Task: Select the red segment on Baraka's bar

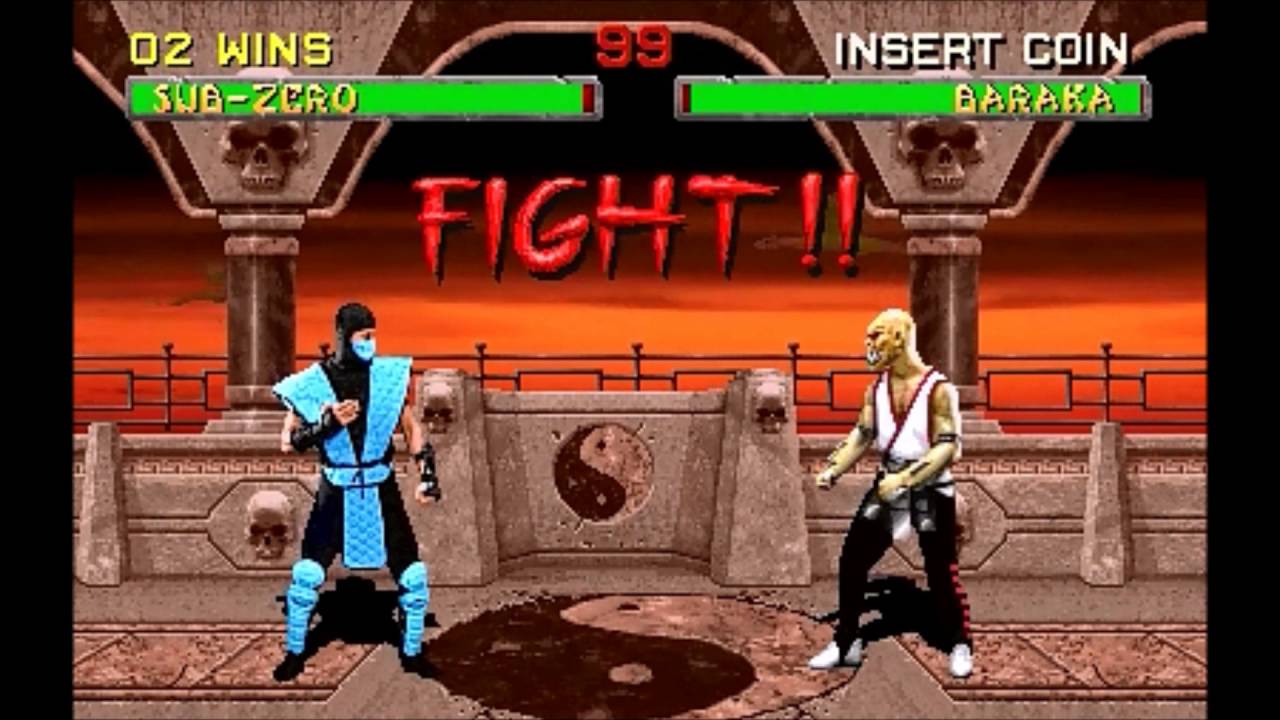Action: click(688, 98)
